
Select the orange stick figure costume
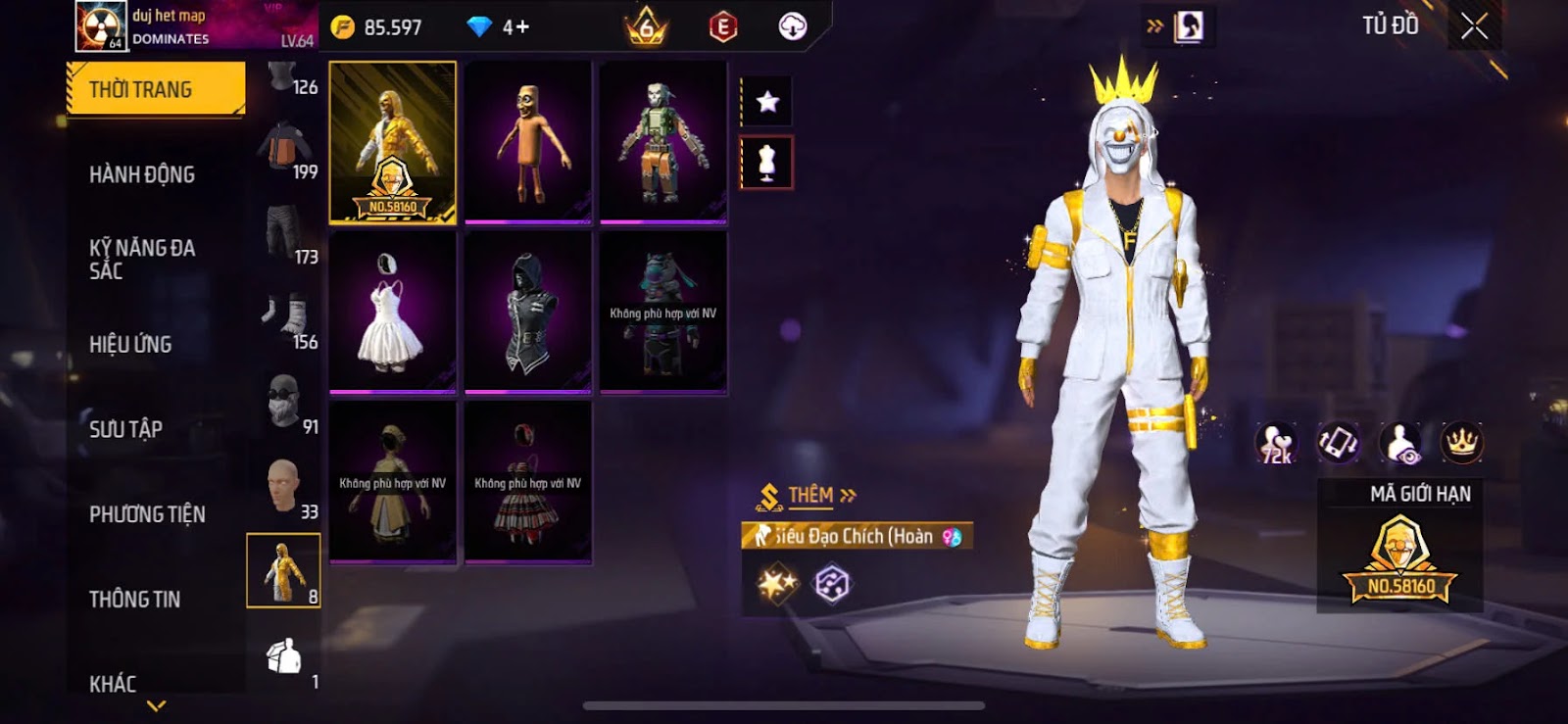click(x=528, y=142)
